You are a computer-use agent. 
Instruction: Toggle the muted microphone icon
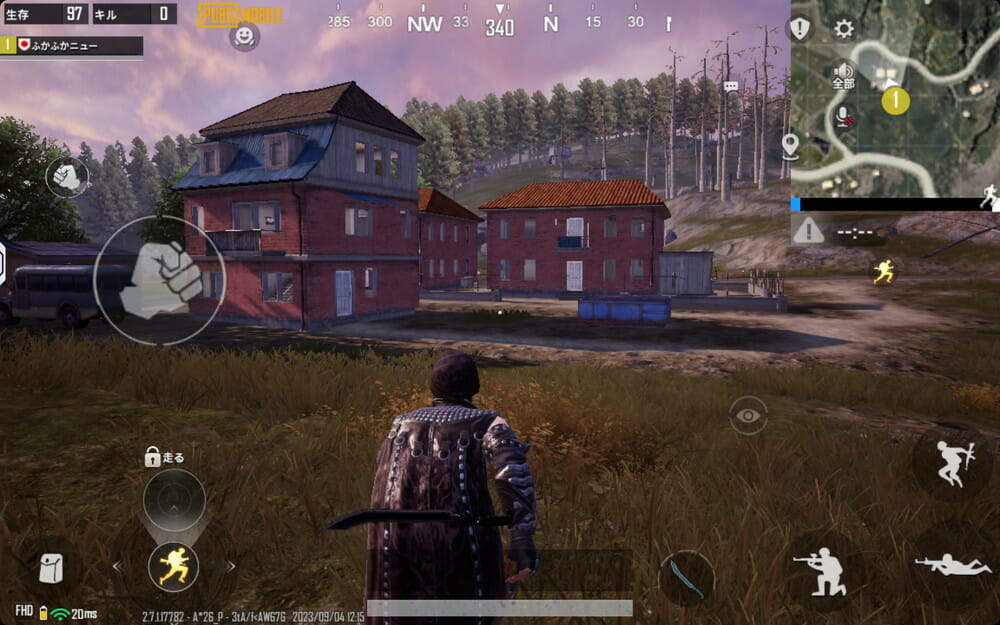point(844,117)
